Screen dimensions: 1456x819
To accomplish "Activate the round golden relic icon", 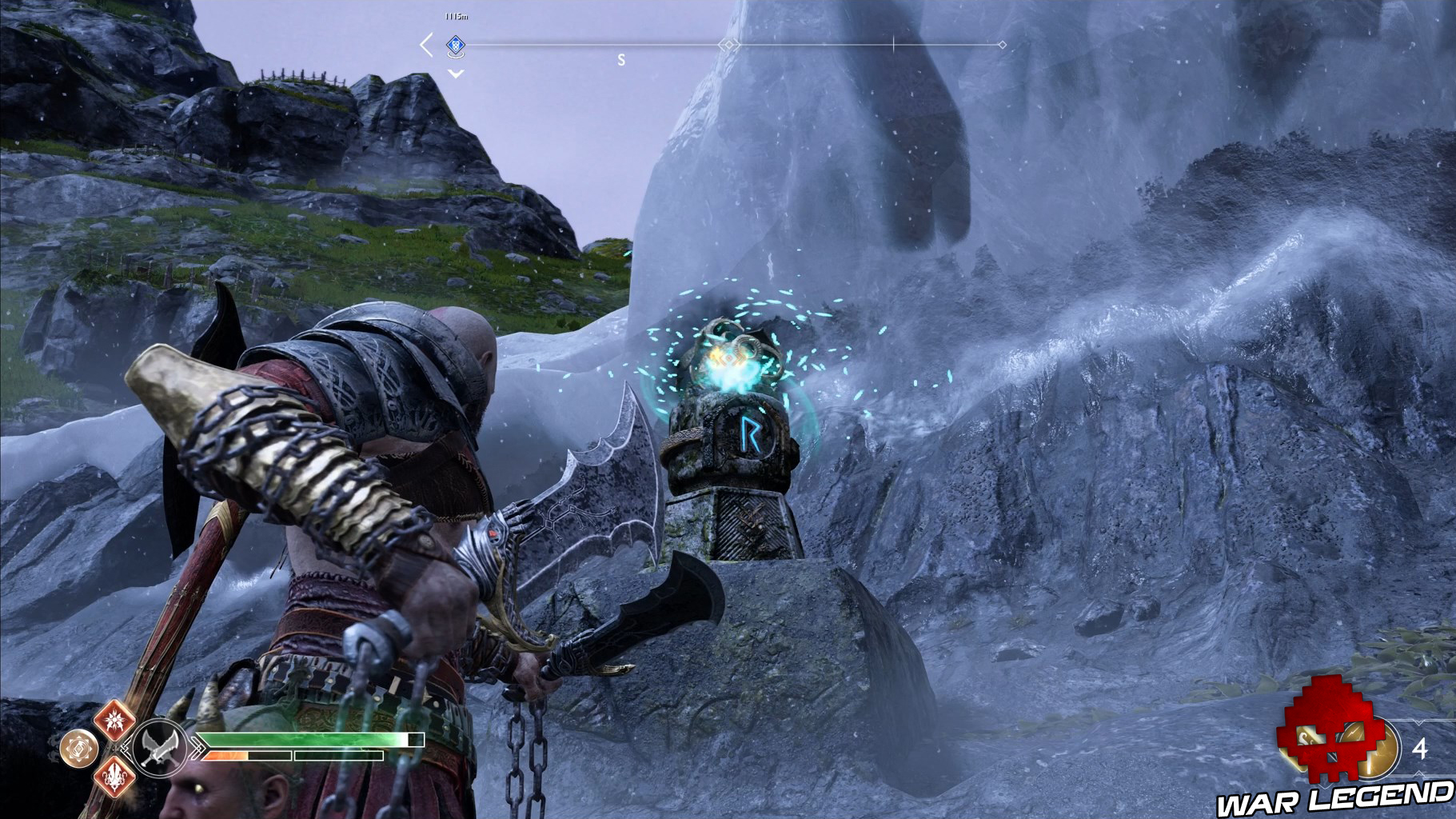I will point(78,749).
